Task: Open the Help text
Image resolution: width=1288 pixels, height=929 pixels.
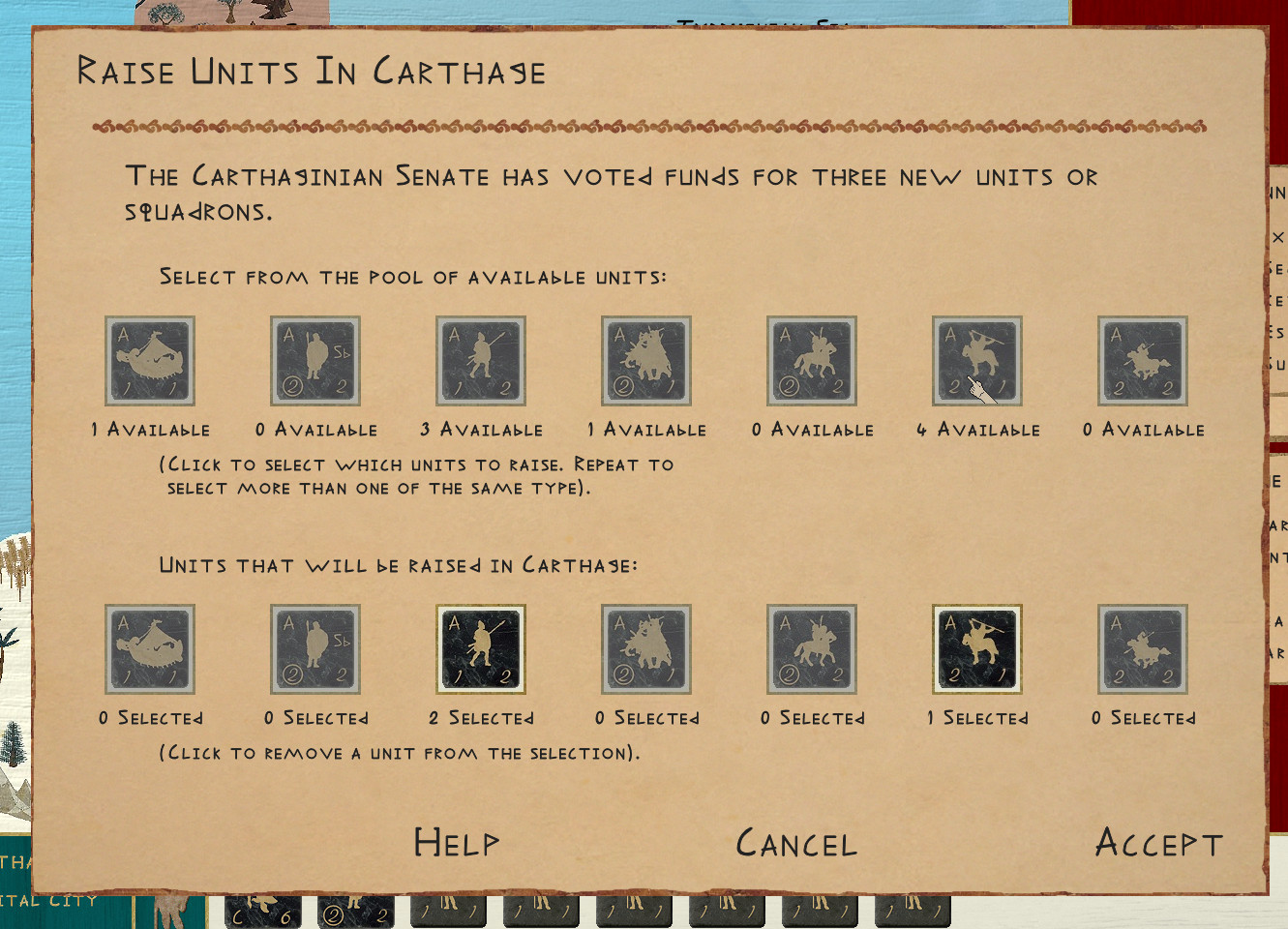Action: tap(457, 843)
